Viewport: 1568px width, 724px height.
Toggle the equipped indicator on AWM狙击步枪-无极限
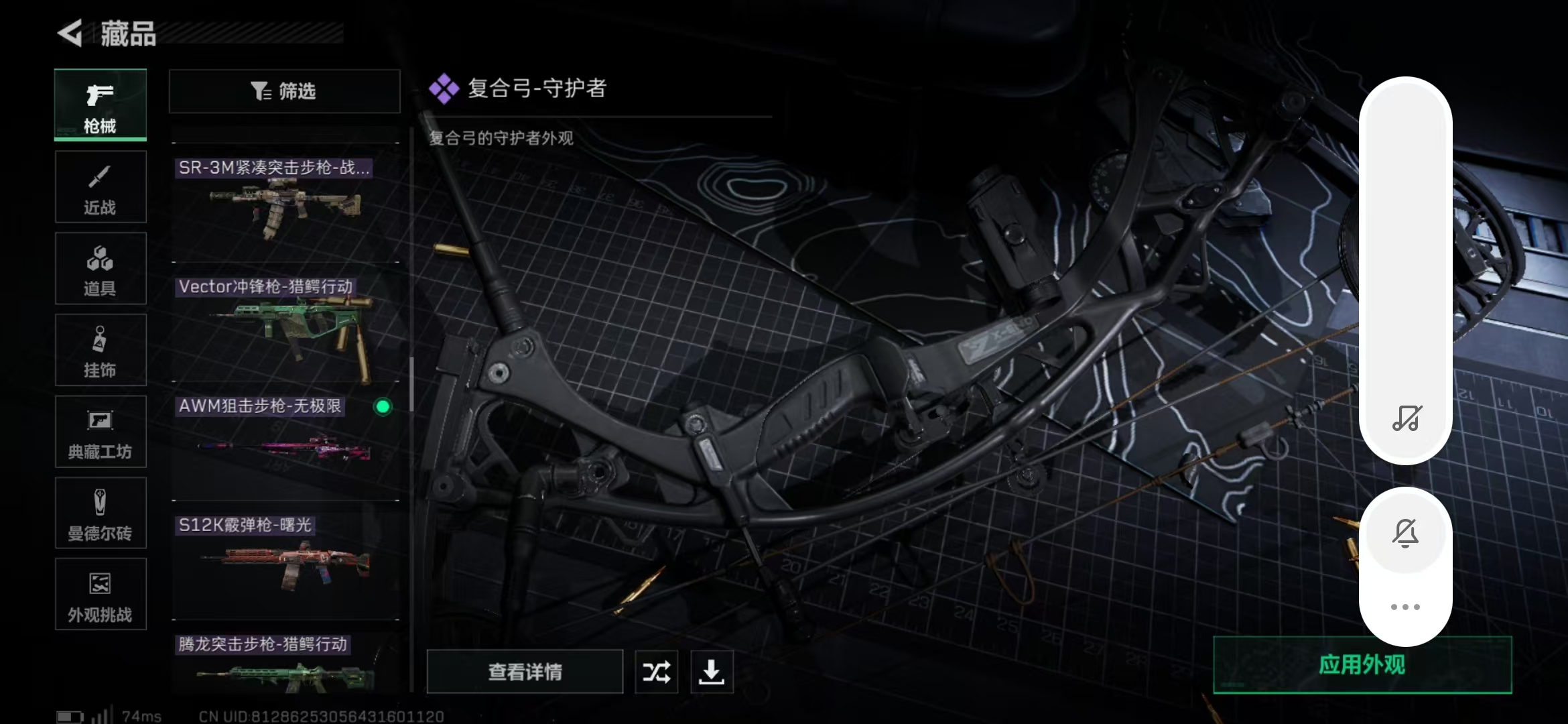pyautogui.click(x=383, y=406)
